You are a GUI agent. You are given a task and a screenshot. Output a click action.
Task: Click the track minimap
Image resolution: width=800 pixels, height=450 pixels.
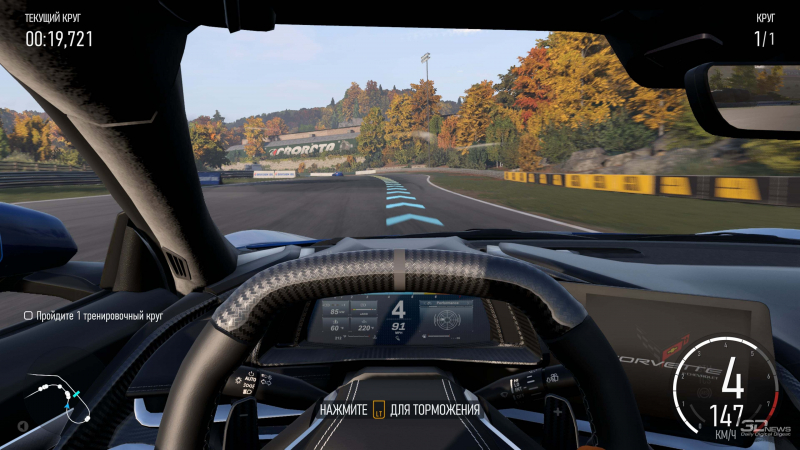click(60, 400)
